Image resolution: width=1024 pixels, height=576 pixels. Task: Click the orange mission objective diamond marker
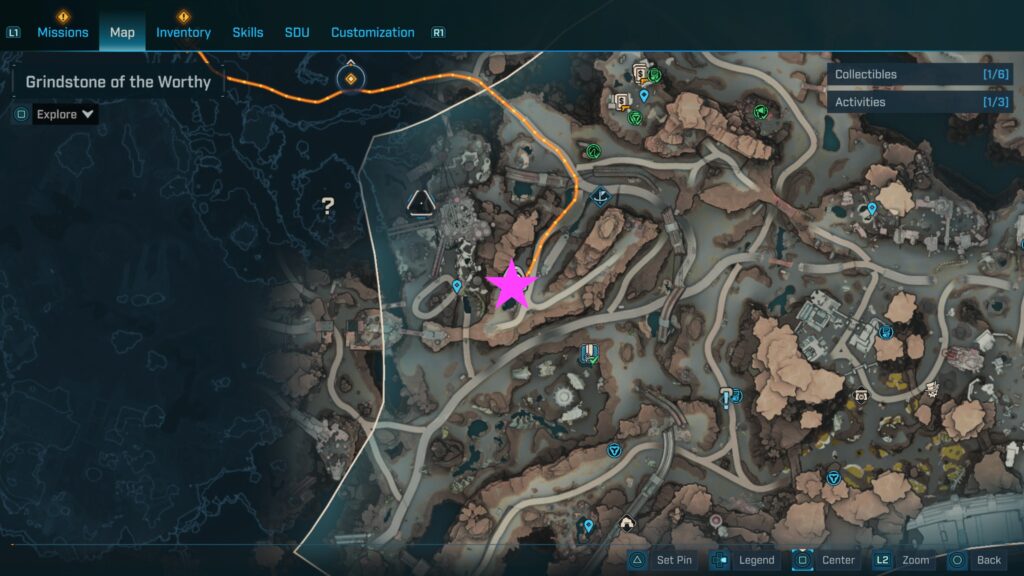(351, 78)
